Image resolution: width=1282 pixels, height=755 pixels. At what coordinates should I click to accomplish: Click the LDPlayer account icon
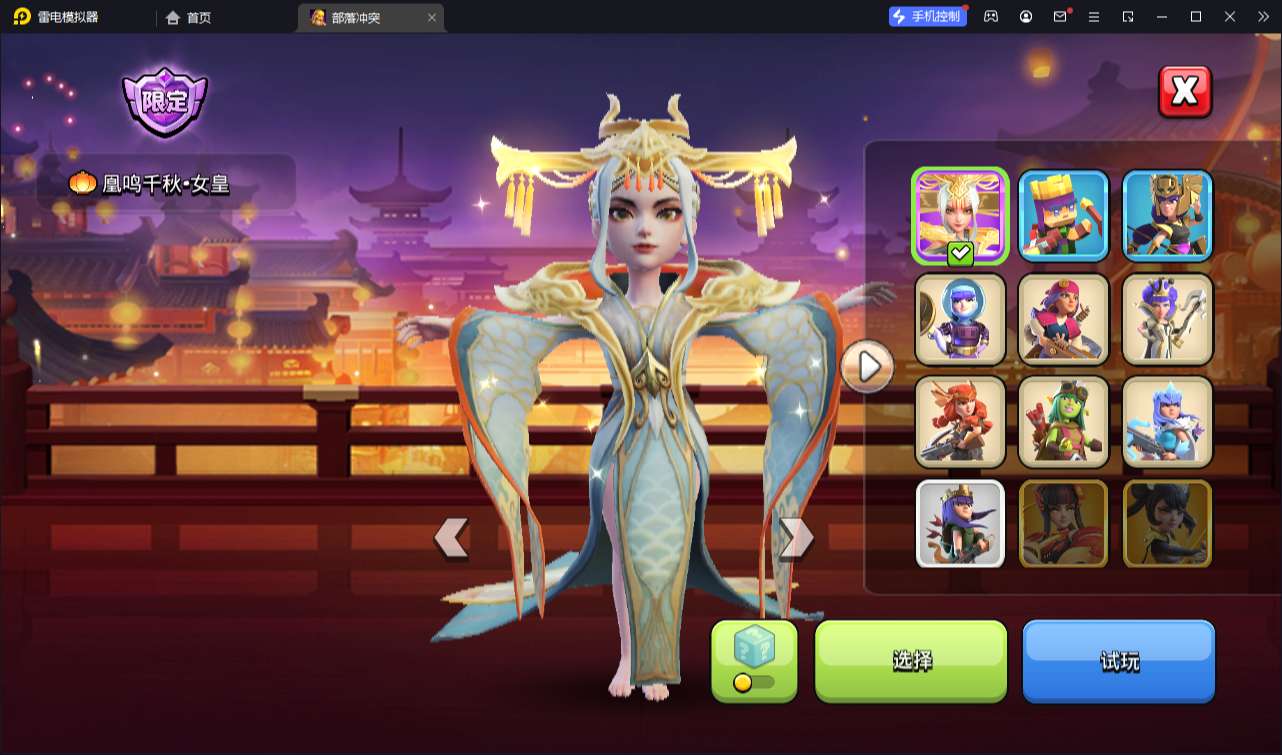click(1025, 16)
